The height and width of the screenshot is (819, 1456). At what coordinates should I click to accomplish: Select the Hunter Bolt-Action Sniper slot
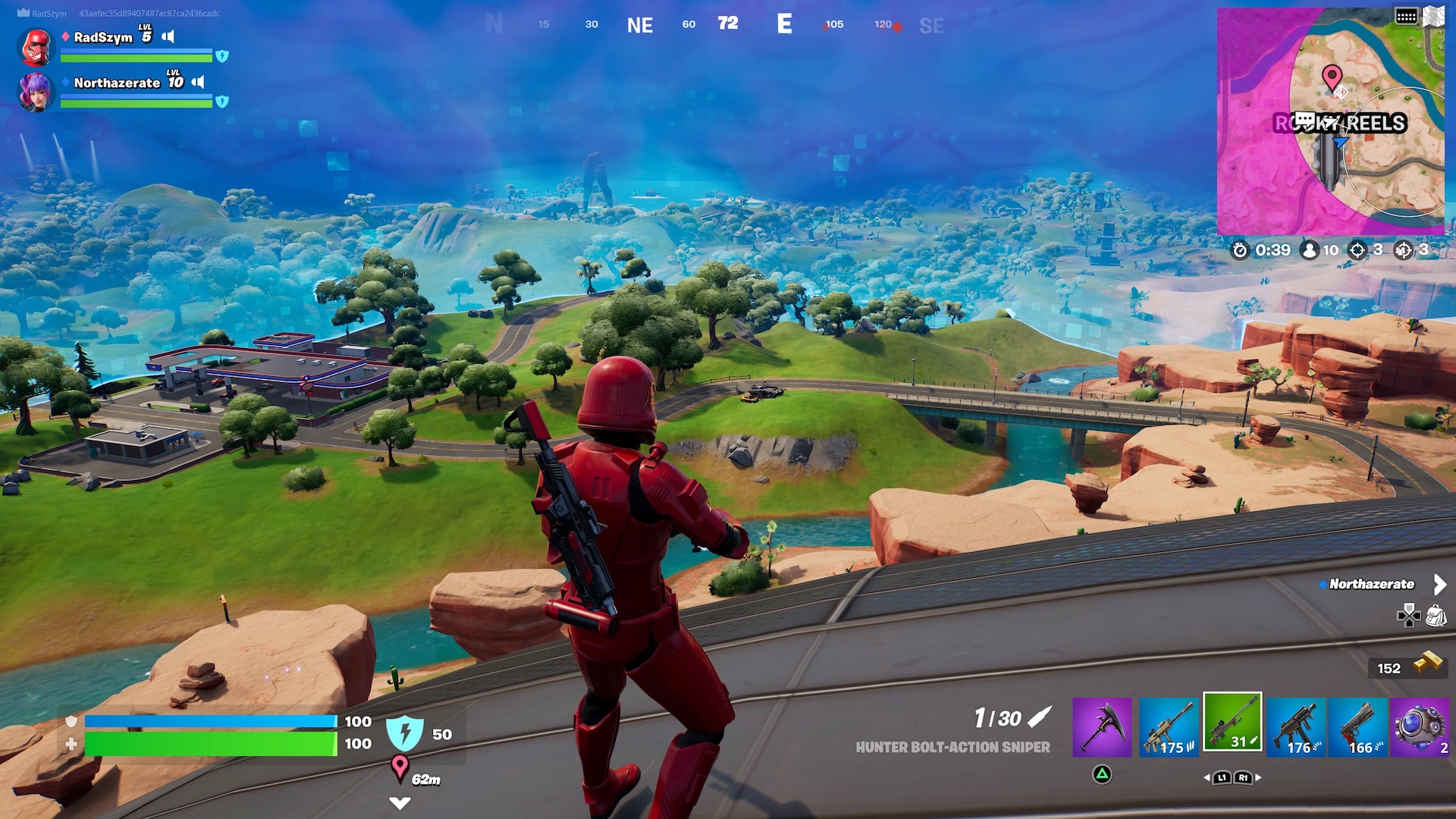[x=1232, y=722]
